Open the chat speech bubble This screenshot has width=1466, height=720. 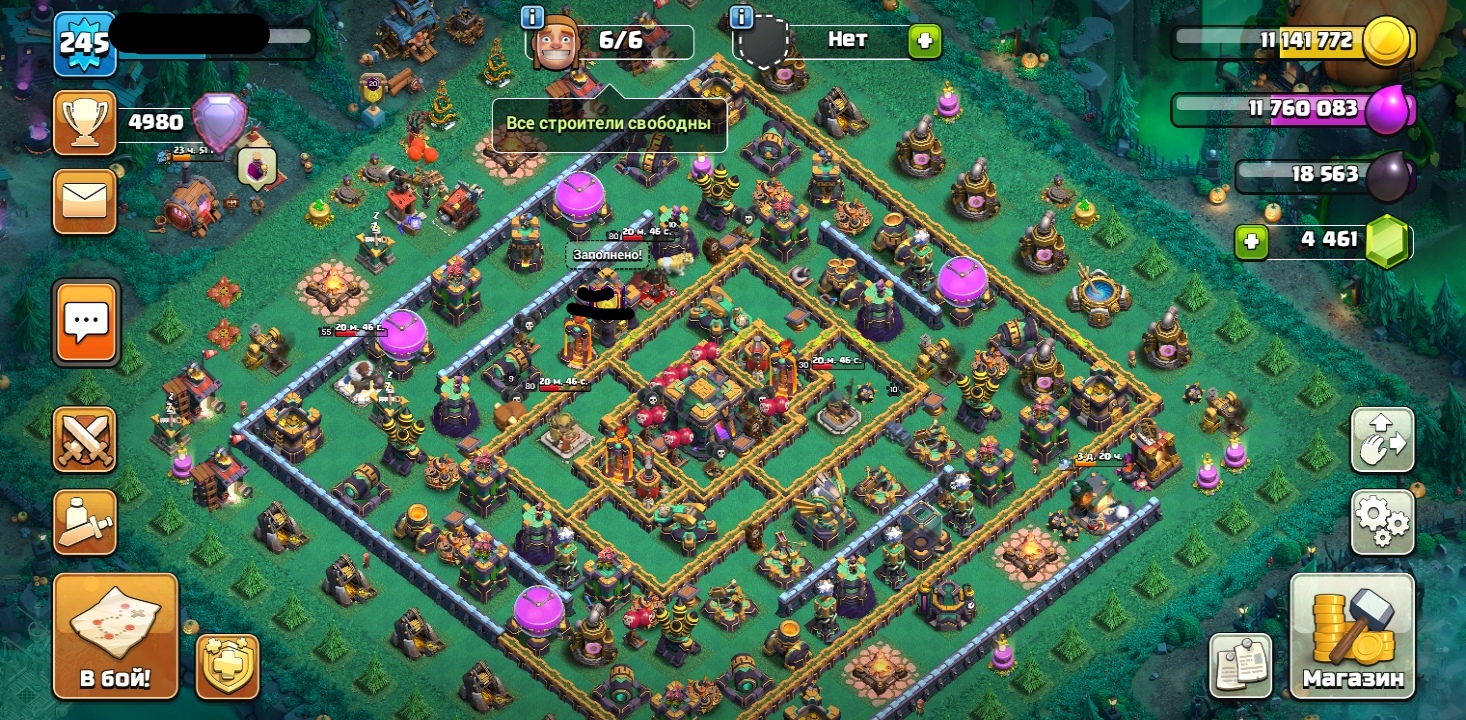[x=86, y=322]
